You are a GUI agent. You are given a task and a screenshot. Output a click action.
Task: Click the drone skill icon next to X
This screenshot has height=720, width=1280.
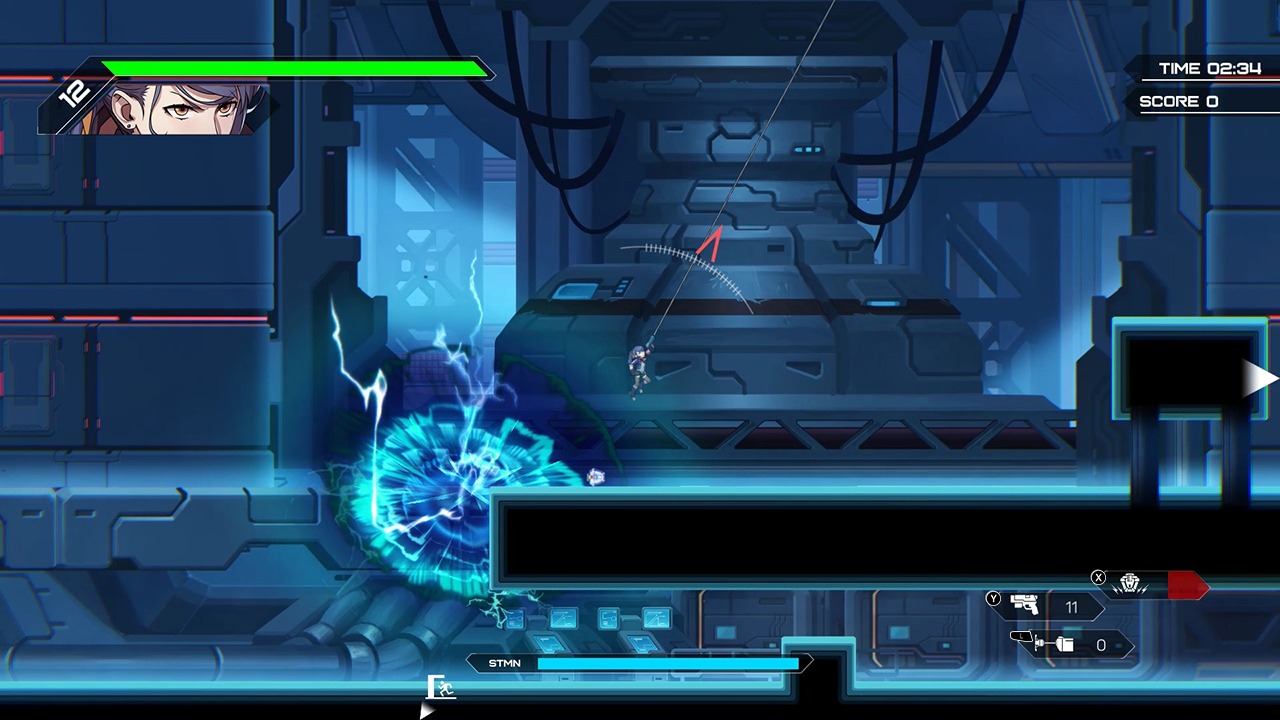[x=1130, y=582]
